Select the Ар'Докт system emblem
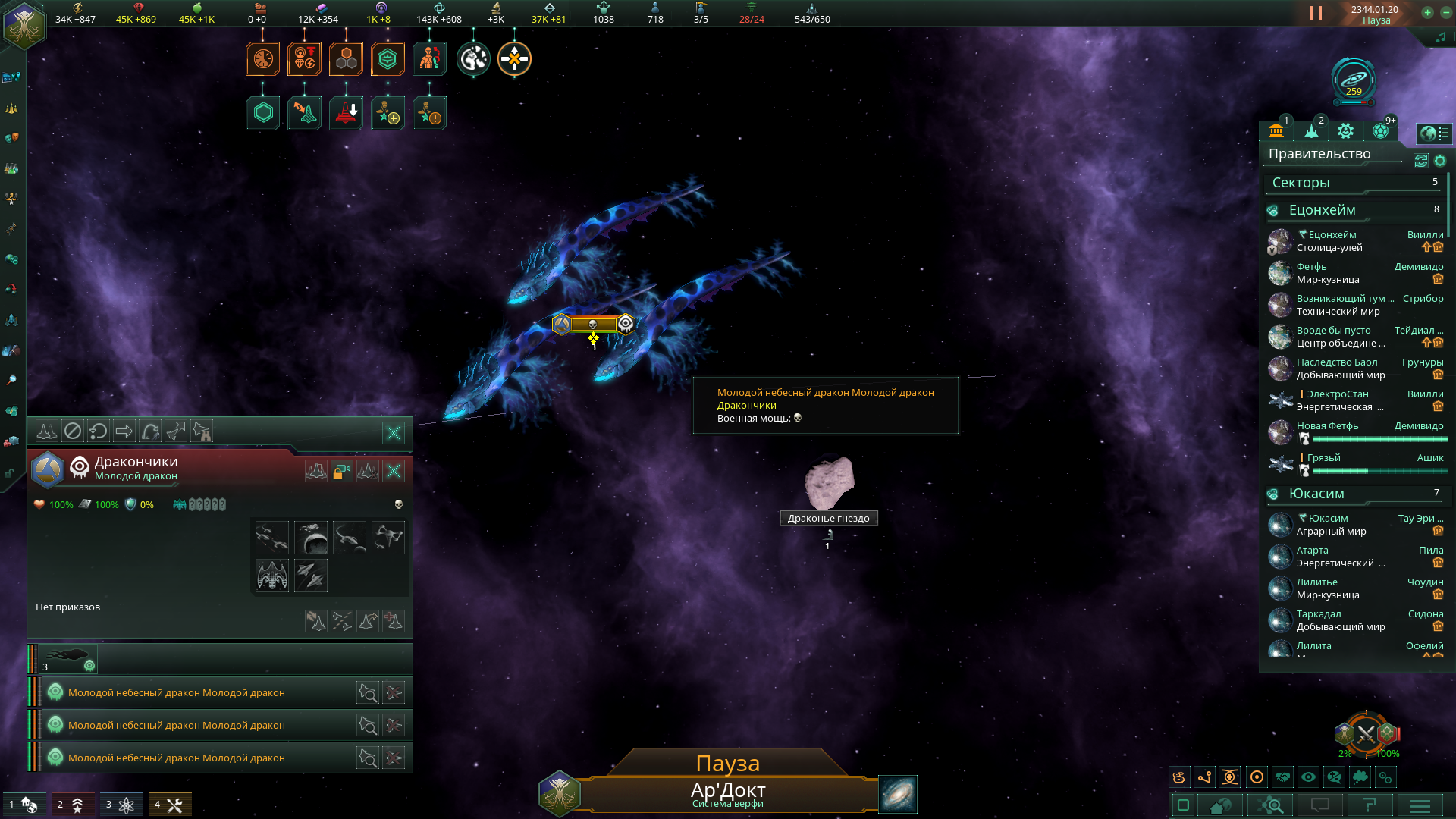Viewport: 1456px width, 819px height. tap(559, 793)
